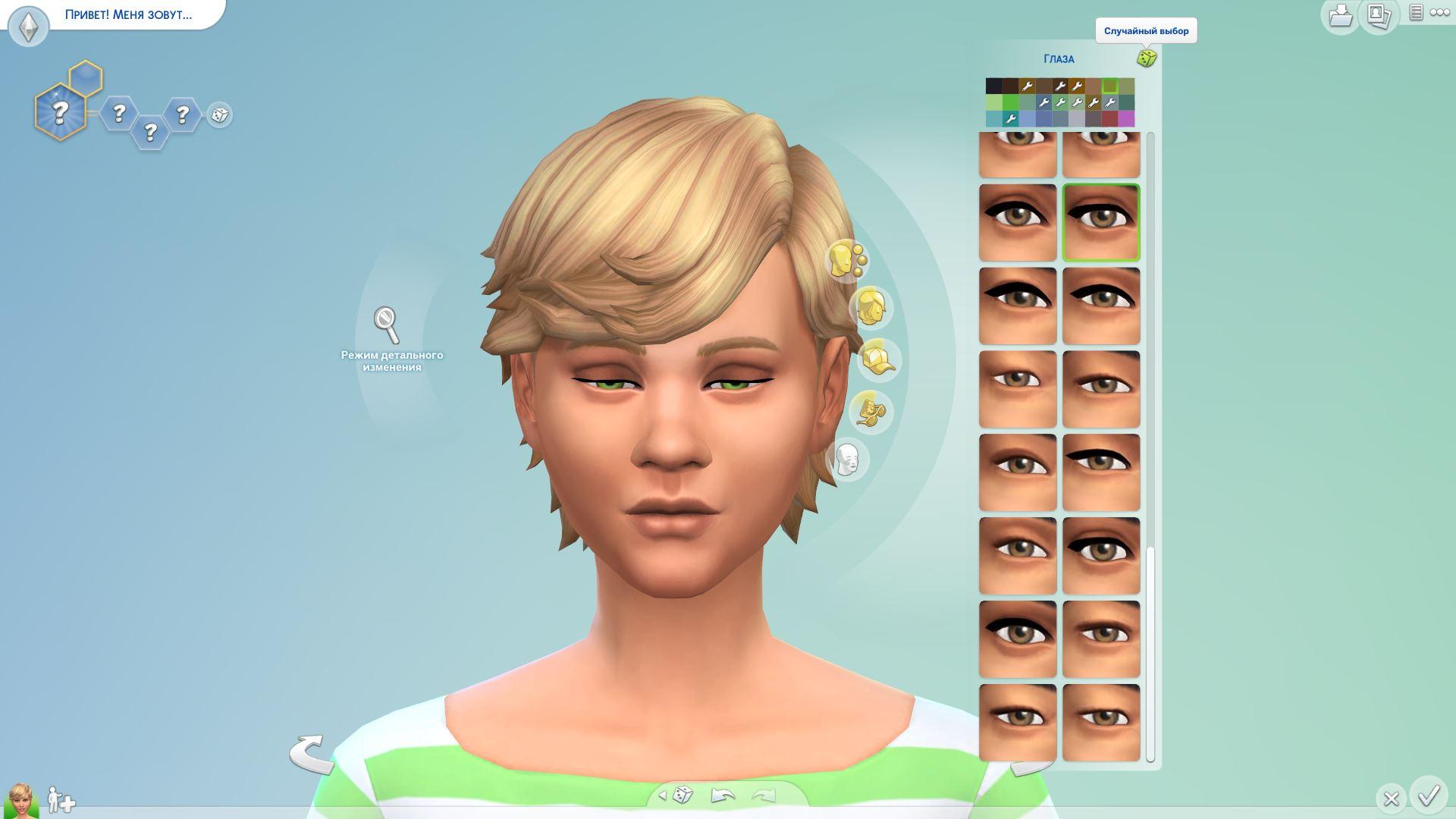
Task: Open the name field 'Привет! Меня зовут...'
Action: pyautogui.click(x=128, y=14)
